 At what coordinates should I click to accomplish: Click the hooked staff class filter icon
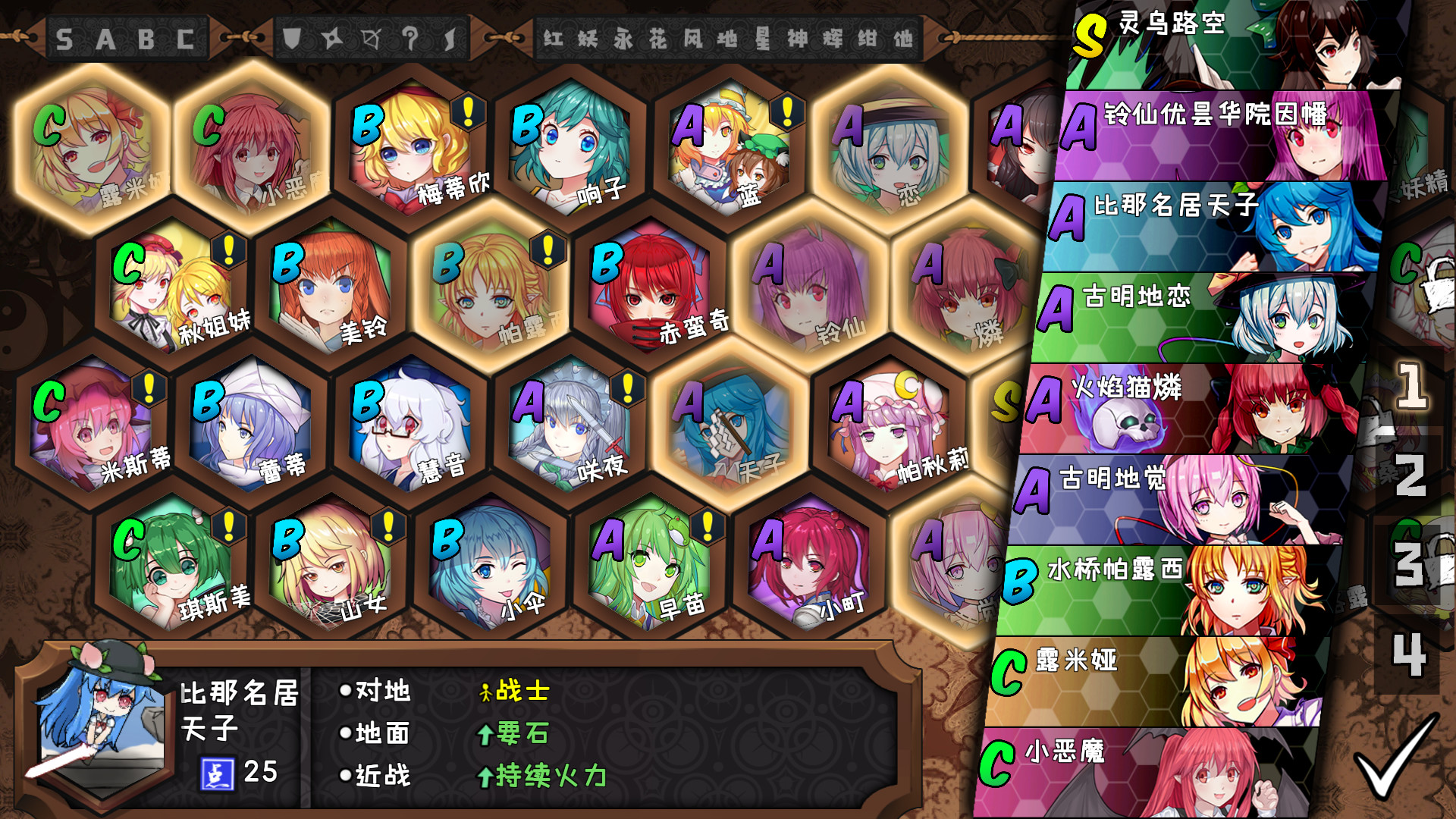[410, 35]
